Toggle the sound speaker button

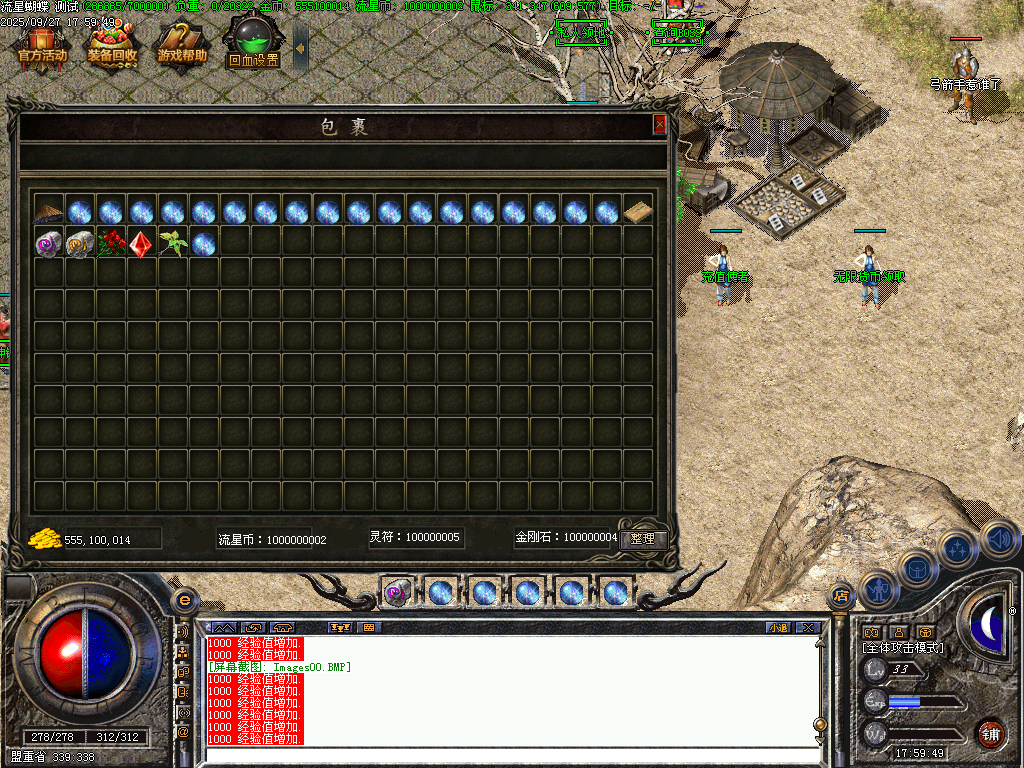pos(999,540)
